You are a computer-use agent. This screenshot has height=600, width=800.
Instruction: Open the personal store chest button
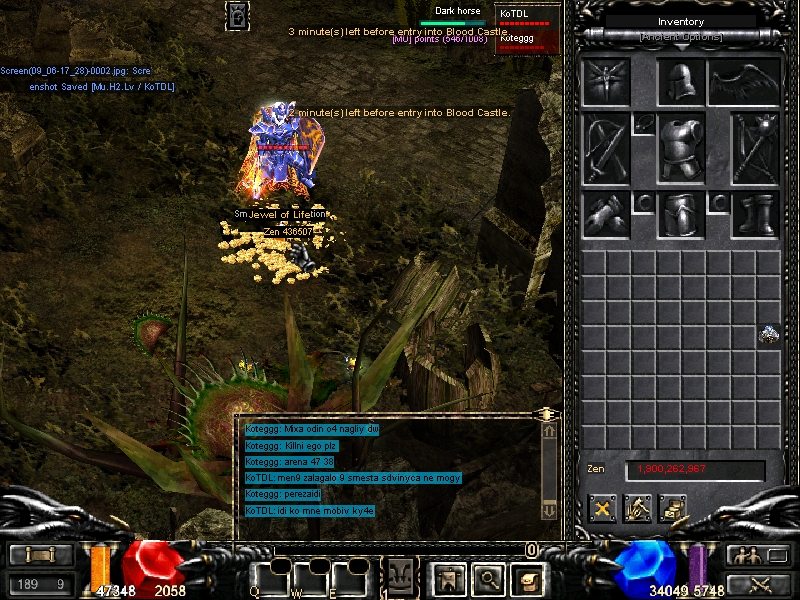(x=672, y=508)
